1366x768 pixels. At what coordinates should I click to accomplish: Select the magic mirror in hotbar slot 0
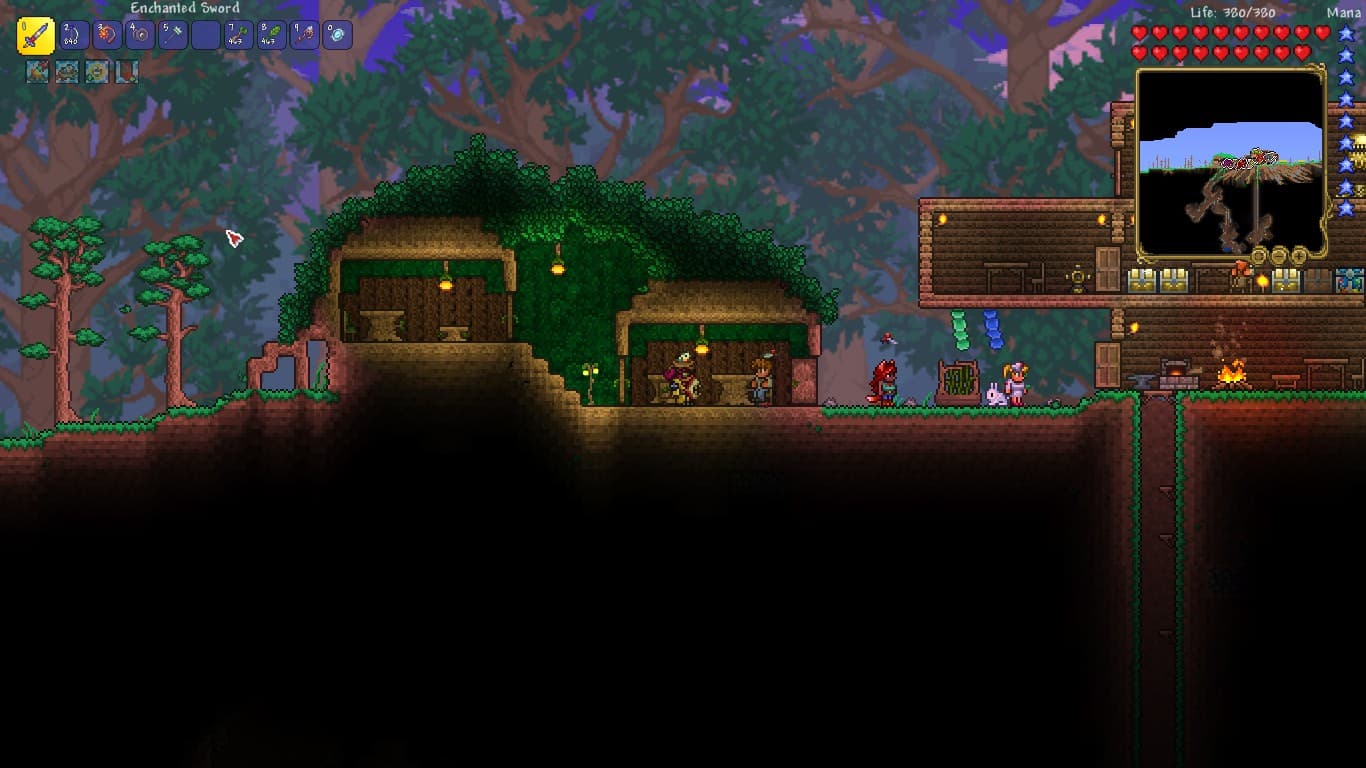338,34
